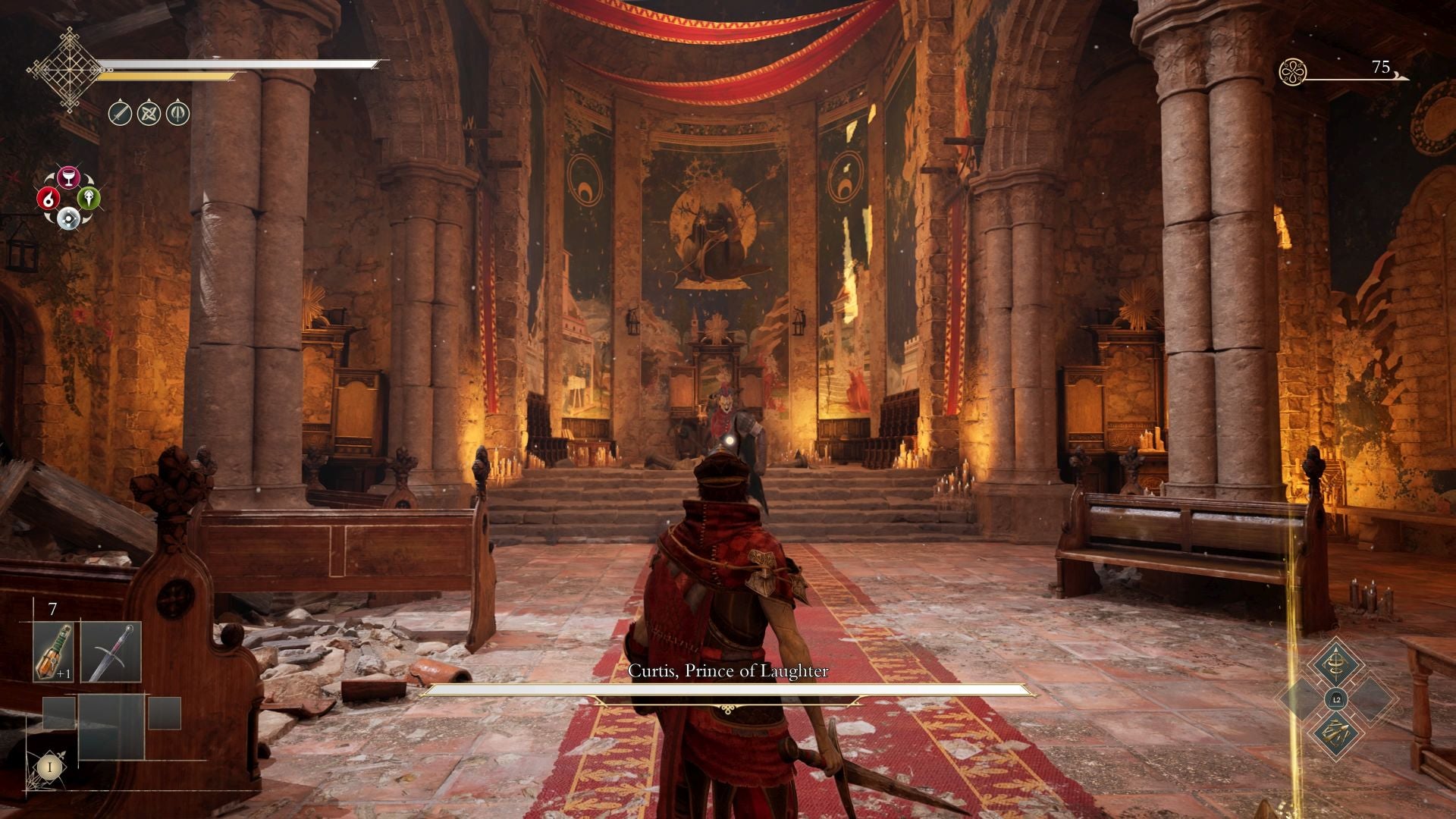
Task: Toggle the L2 ability indicator
Action: 1337,700
